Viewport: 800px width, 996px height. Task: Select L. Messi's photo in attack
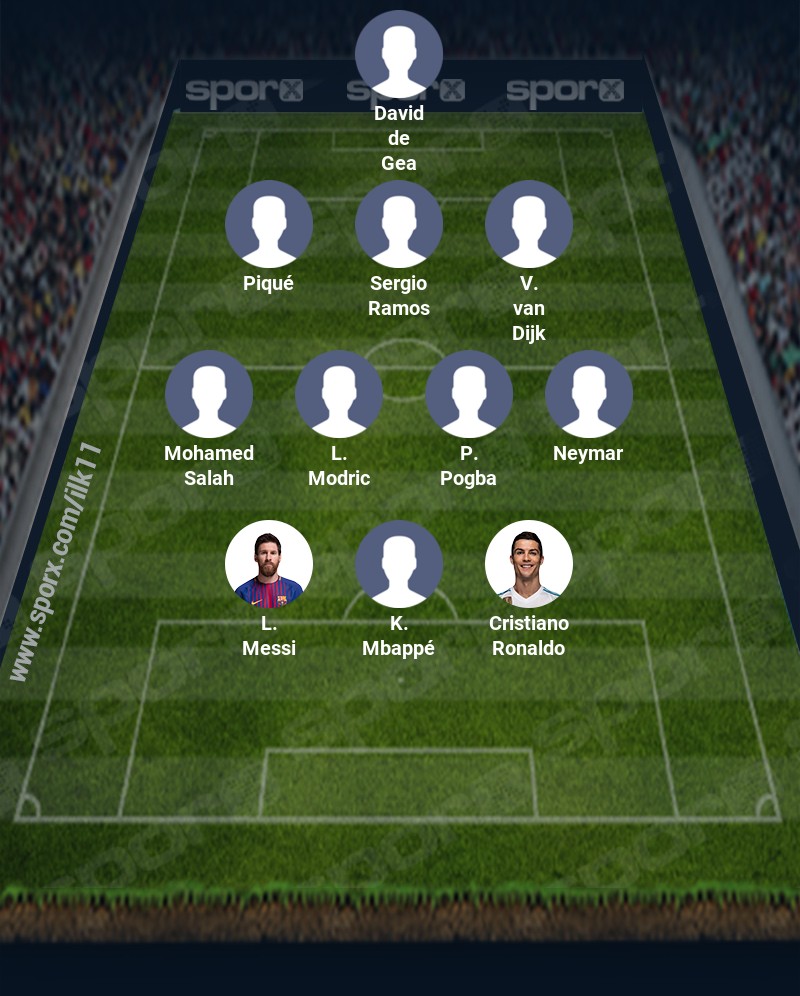pos(269,564)
